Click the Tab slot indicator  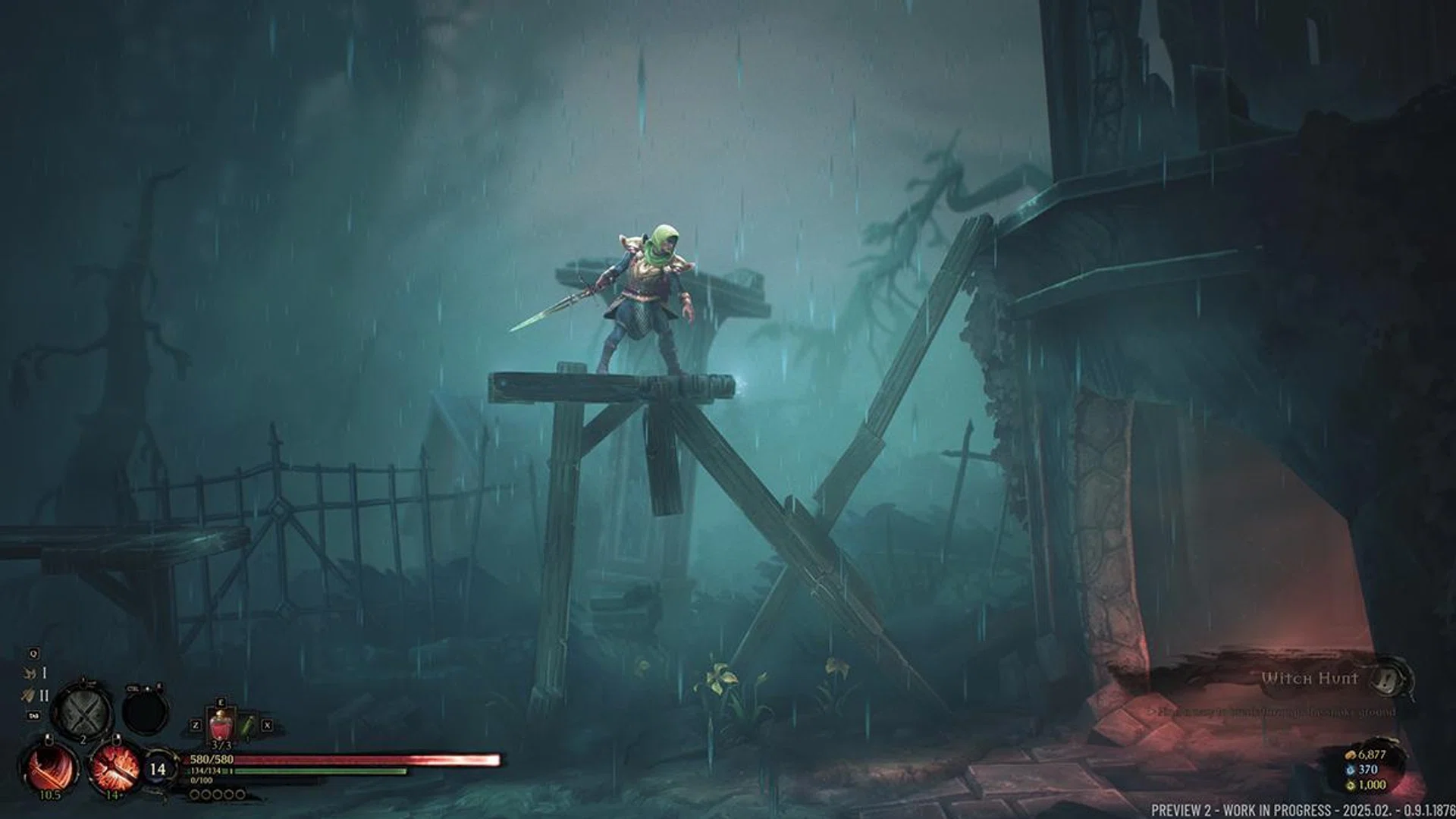[x=33, y=715]
